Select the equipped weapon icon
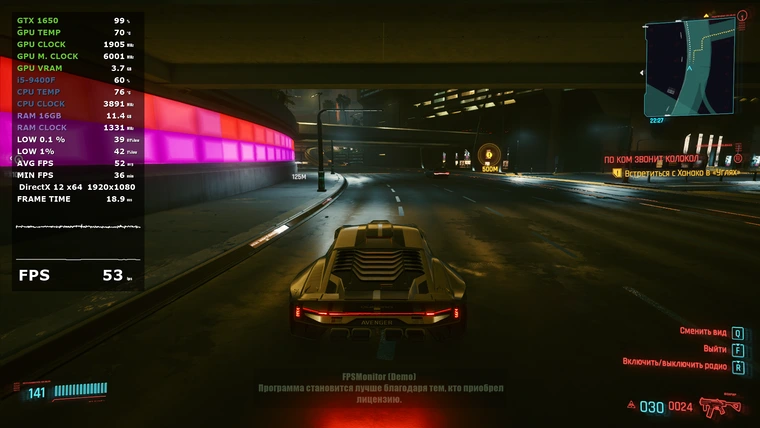760x428 pixels. coord(715,405)
